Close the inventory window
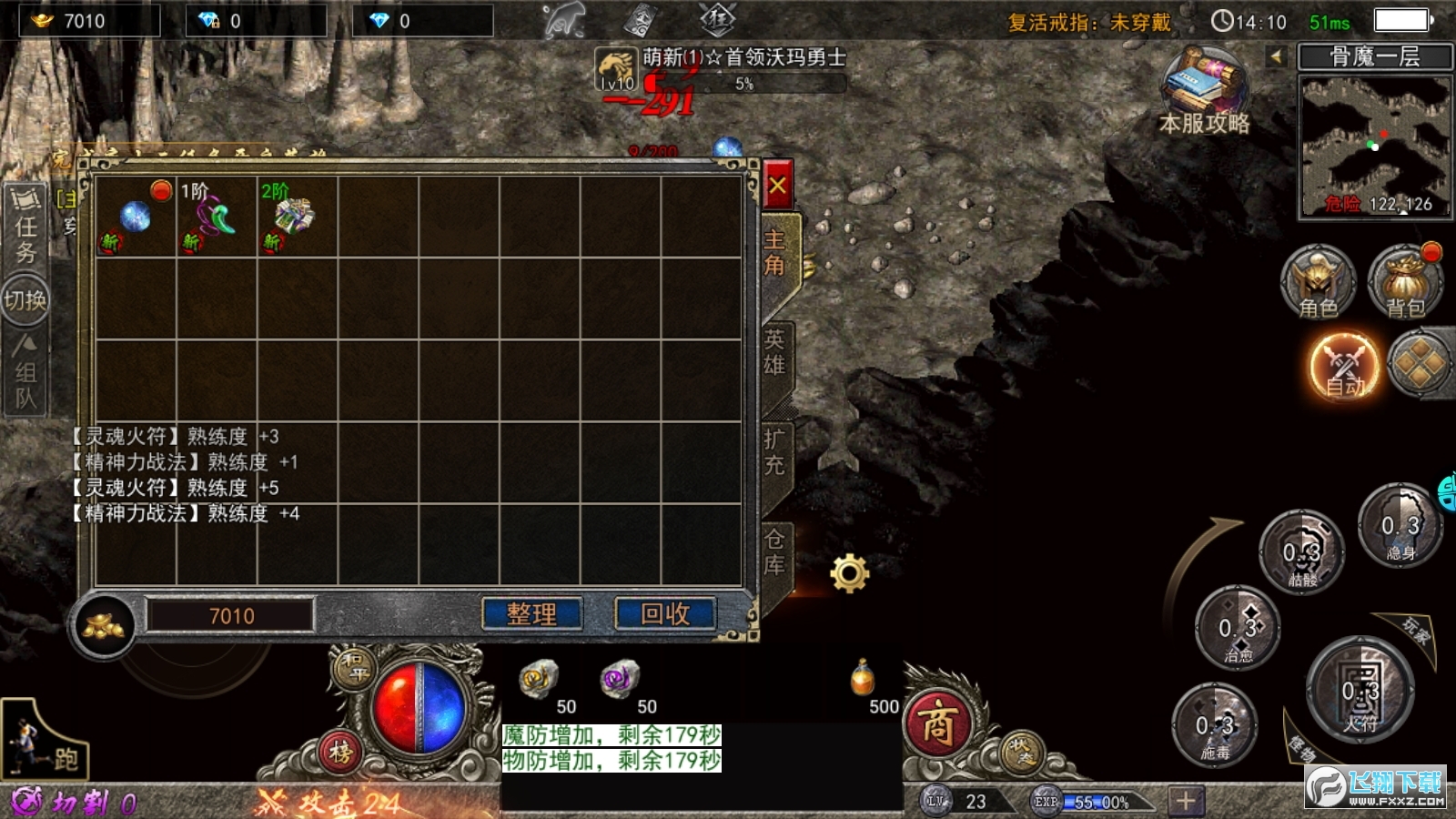This screenshot has height=819, width=1456. (777, 186)
